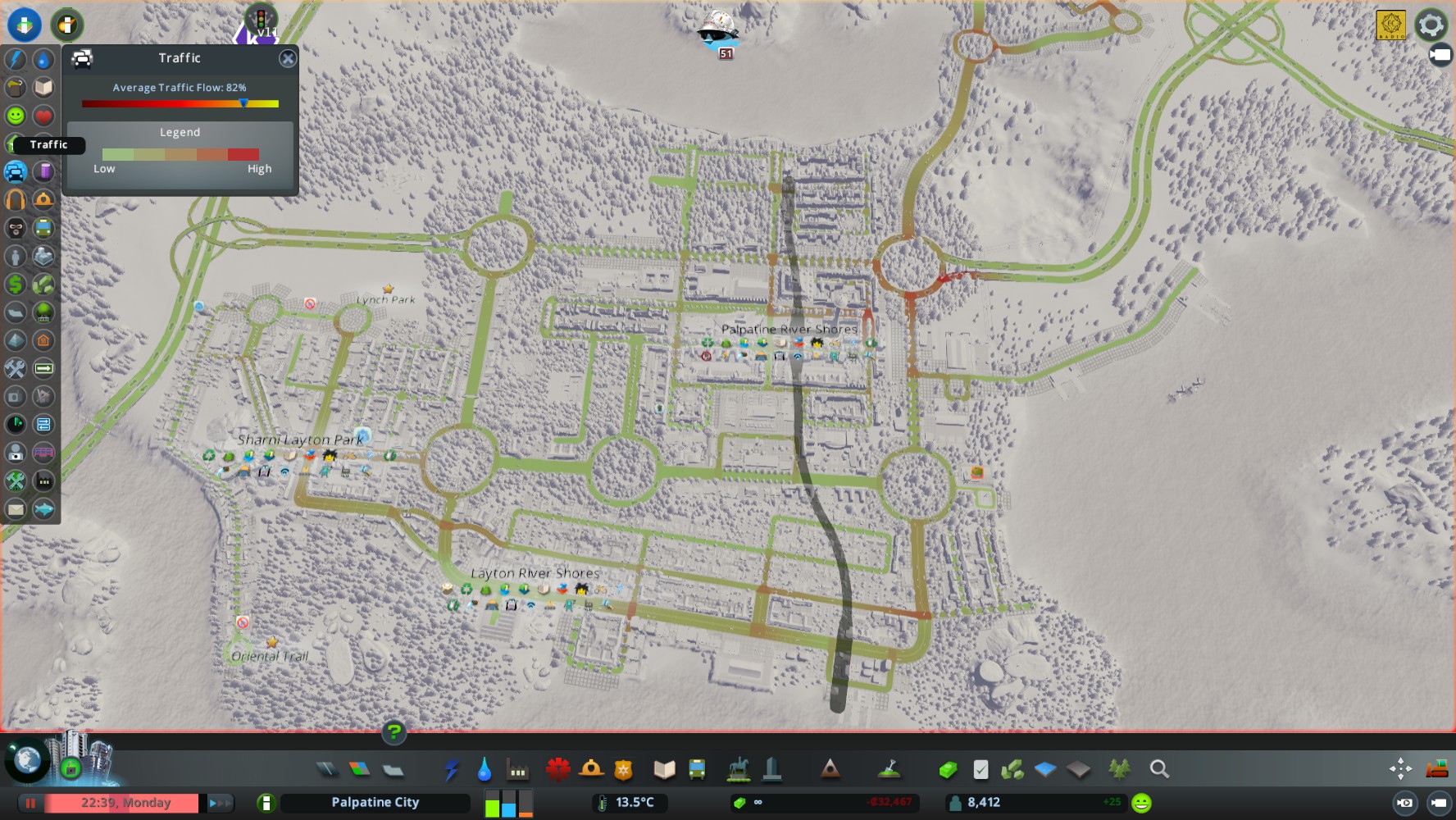Screen dimensions: 1456x820
Task: Open the land value dollar view
Action: click(16, 285)
